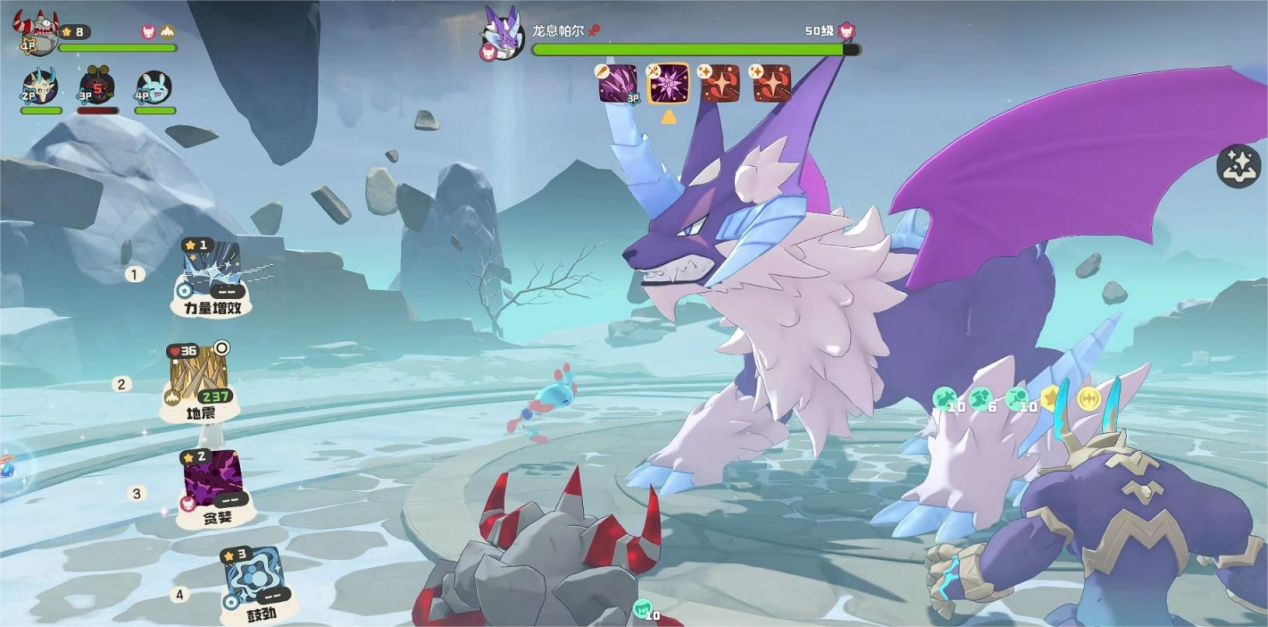Select the 4P blue bunny teammate portrait
The height and width of the screenshot is (627, 1268).
click(x=154, y=88)
